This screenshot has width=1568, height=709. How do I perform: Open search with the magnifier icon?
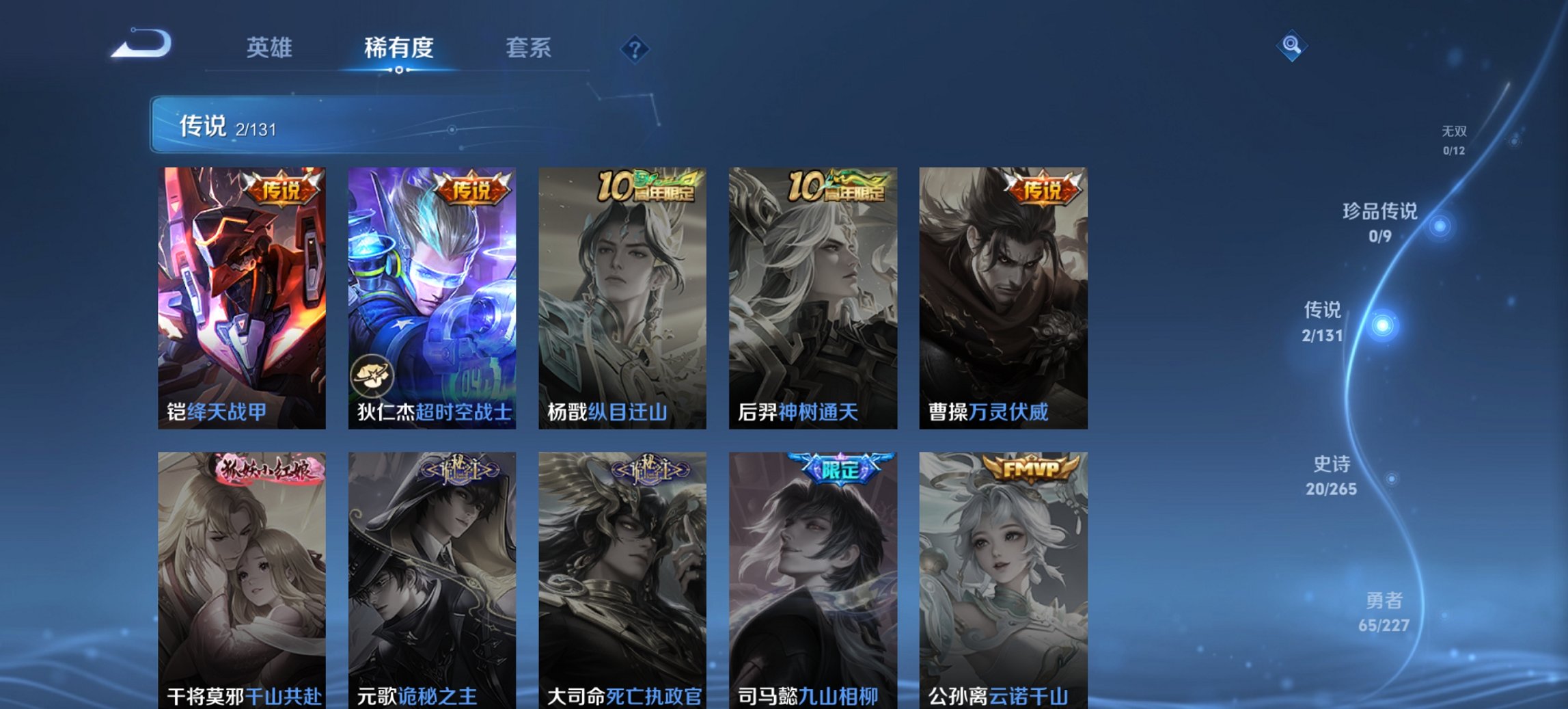point(1291,47)
